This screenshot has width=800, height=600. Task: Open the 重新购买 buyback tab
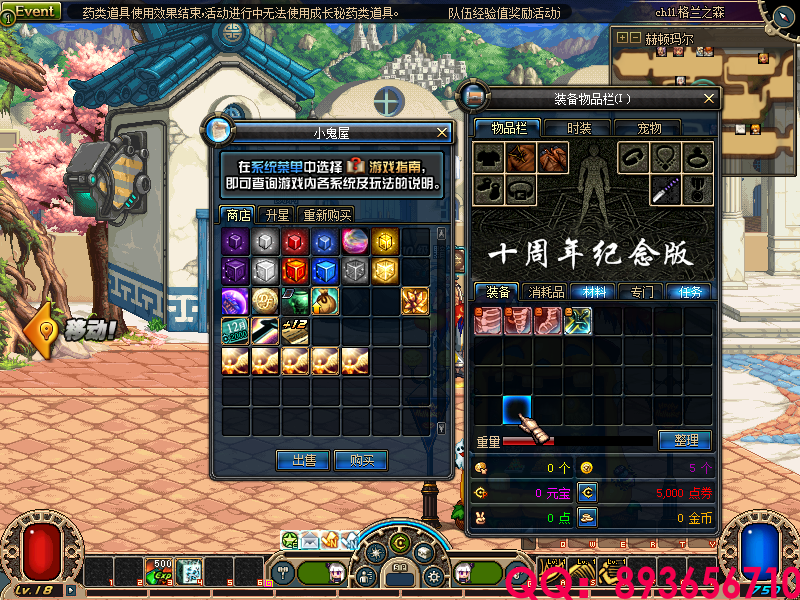327,215
